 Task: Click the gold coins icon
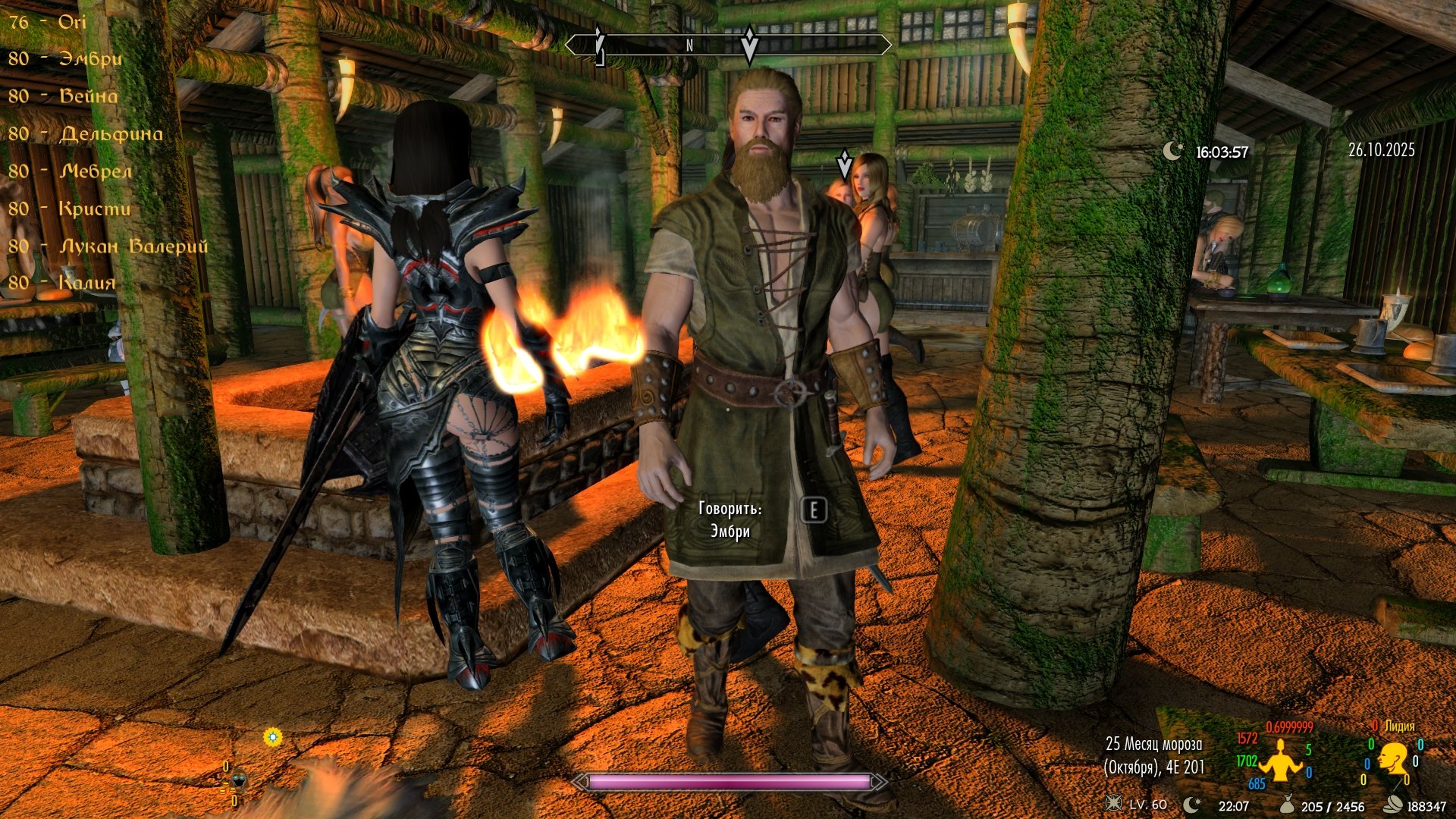pos(1393,805)
